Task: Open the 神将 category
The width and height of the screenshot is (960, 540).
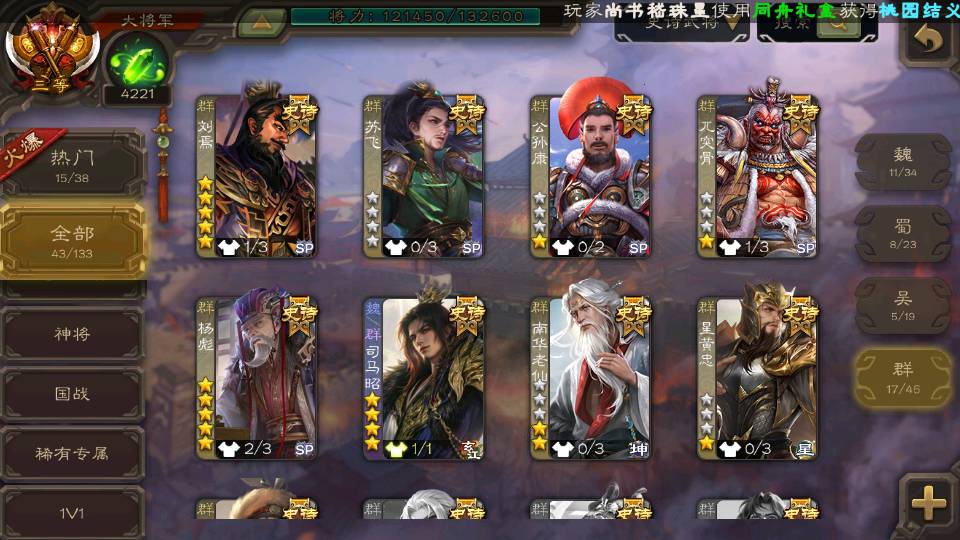Action: pyautogui.click(x=72, y=334)
